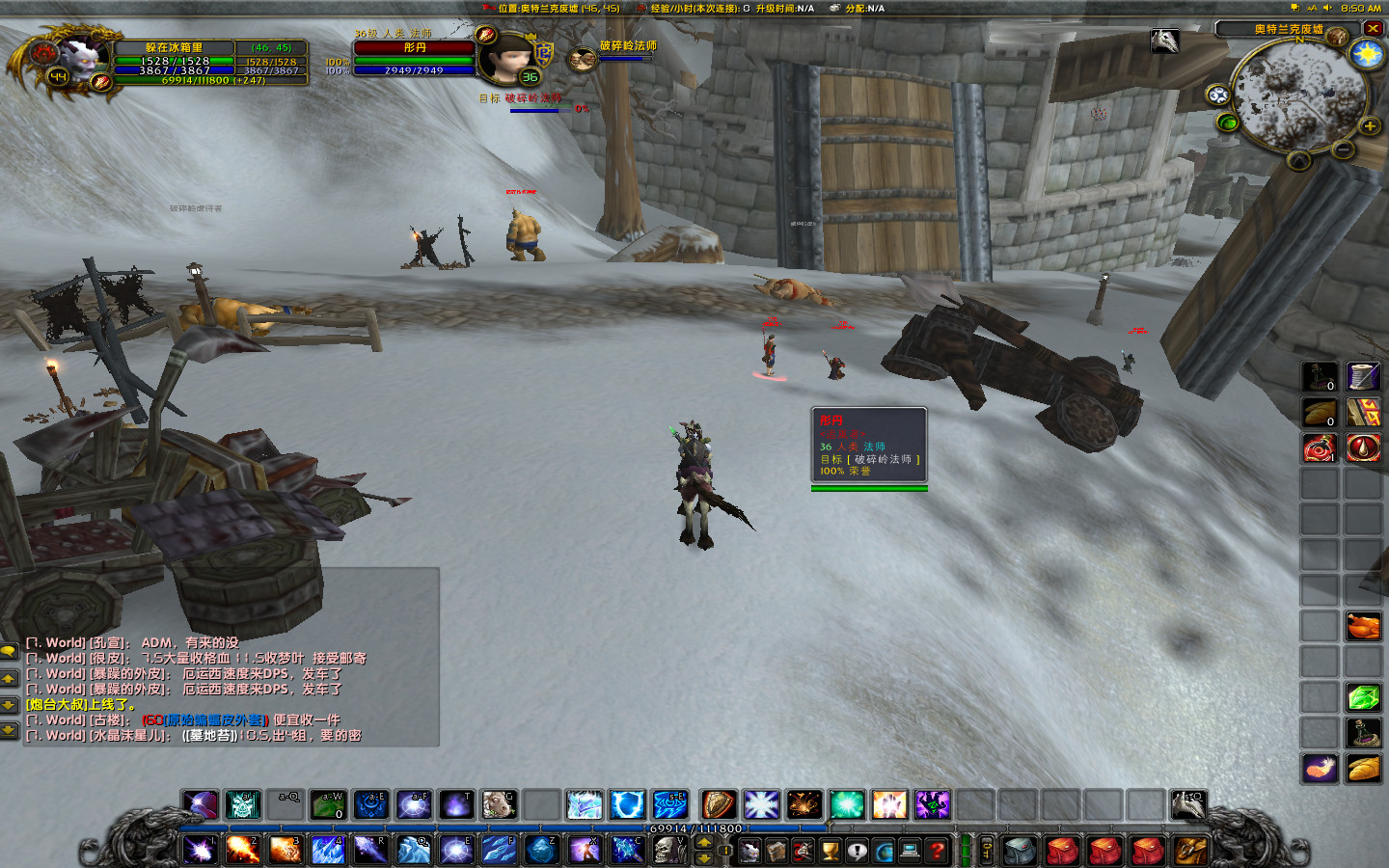1389x868 pixels.
Task: Toggle the chat bubble icon in the top status bar
Action: pos(1296,9)
